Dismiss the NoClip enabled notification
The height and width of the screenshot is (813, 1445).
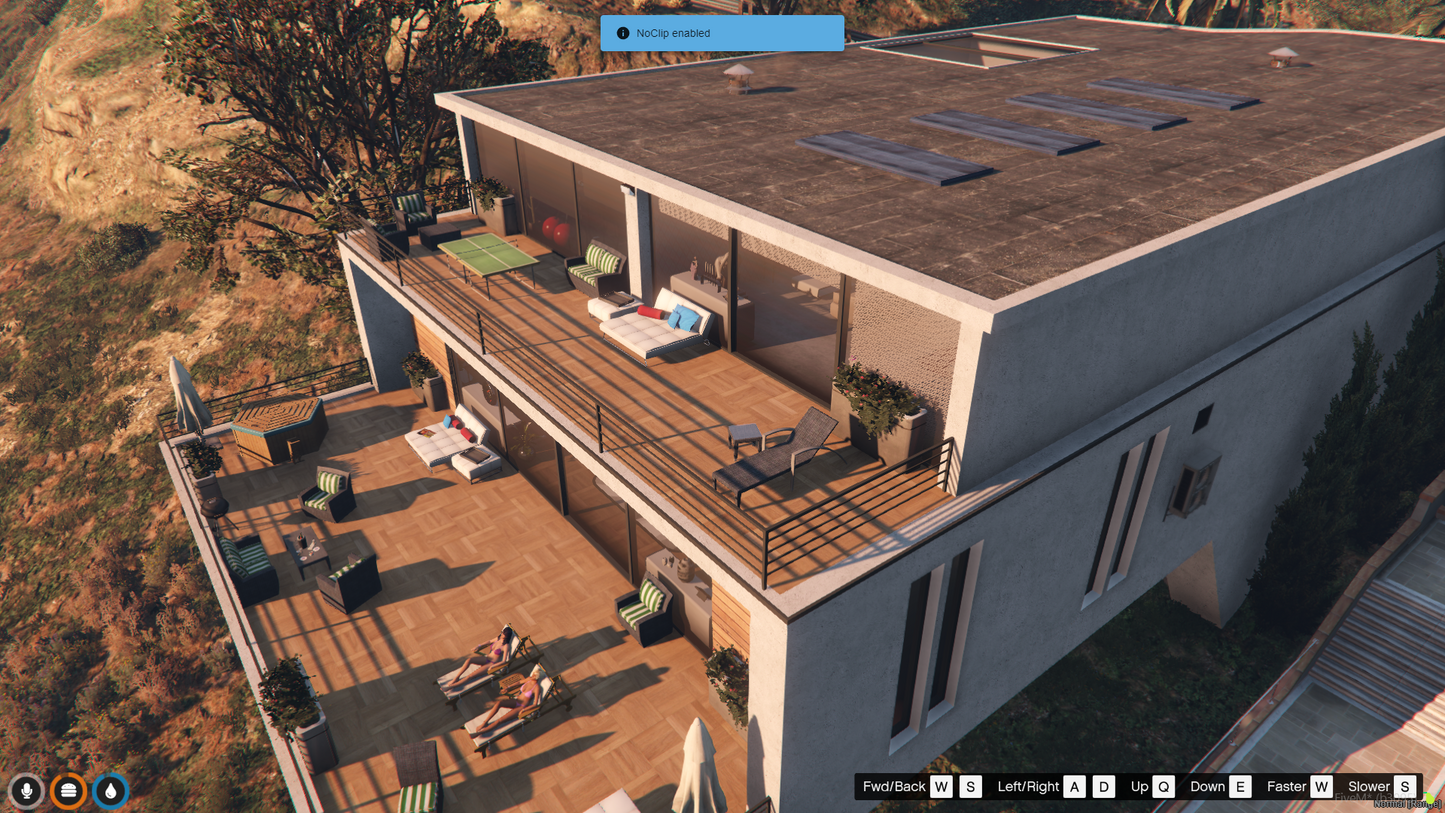[x=722, y=33]
